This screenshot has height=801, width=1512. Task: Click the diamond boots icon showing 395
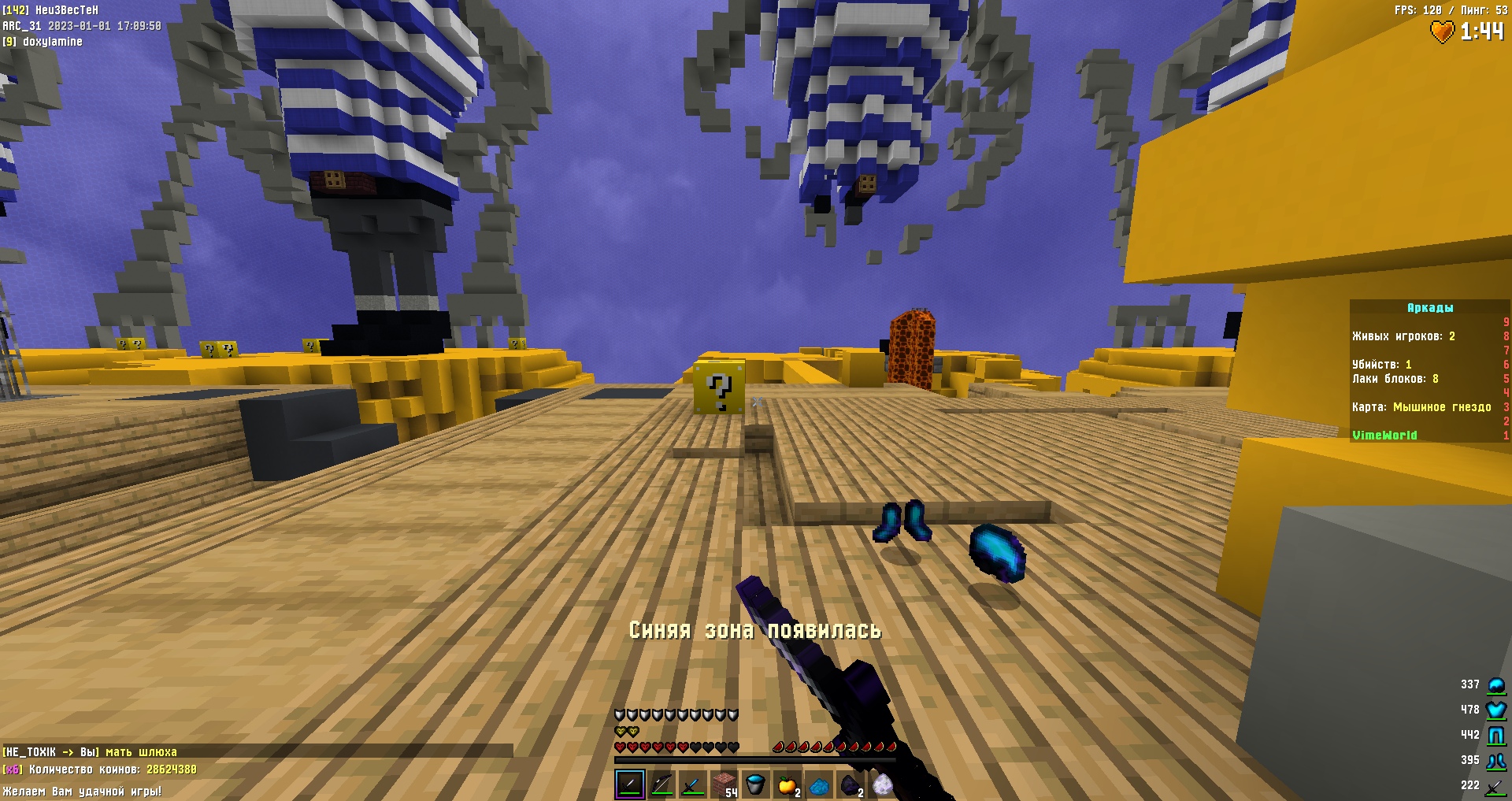[x=1494, y=761]
